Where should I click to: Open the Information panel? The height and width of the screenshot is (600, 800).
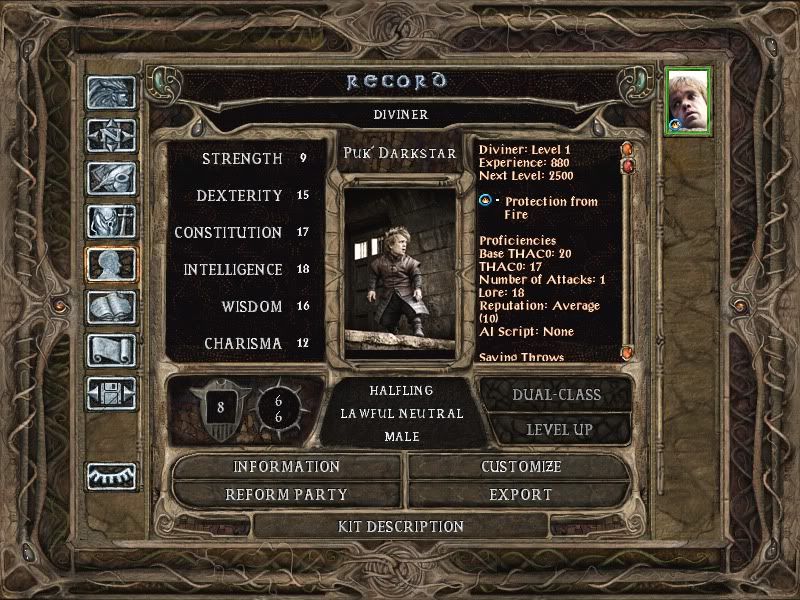point(287,467)
